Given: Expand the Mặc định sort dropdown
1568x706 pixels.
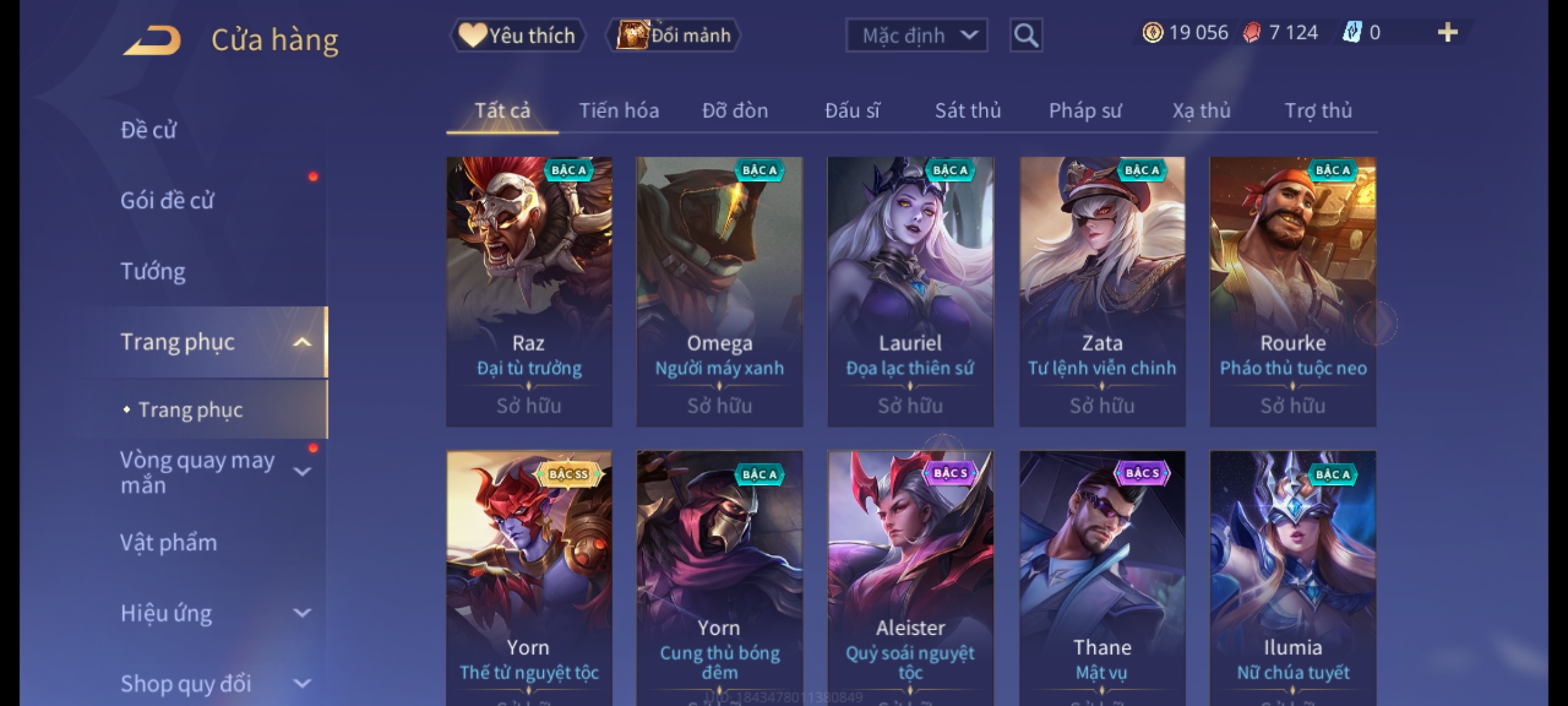Looking at the screenshot, I should point(916,35).
